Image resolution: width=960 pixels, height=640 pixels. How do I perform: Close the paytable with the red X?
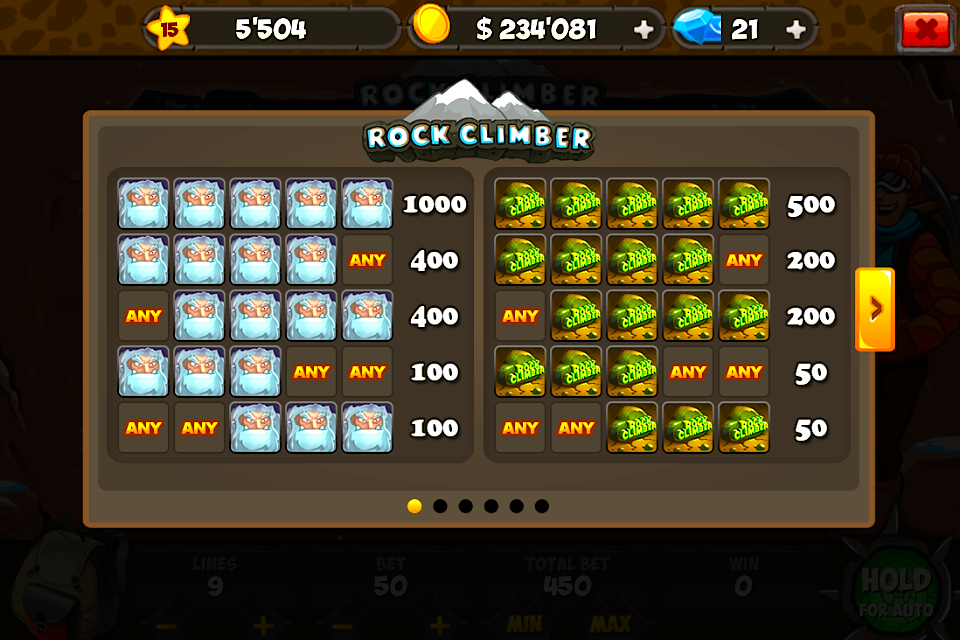pyautogui.click(x=925, y=29)
